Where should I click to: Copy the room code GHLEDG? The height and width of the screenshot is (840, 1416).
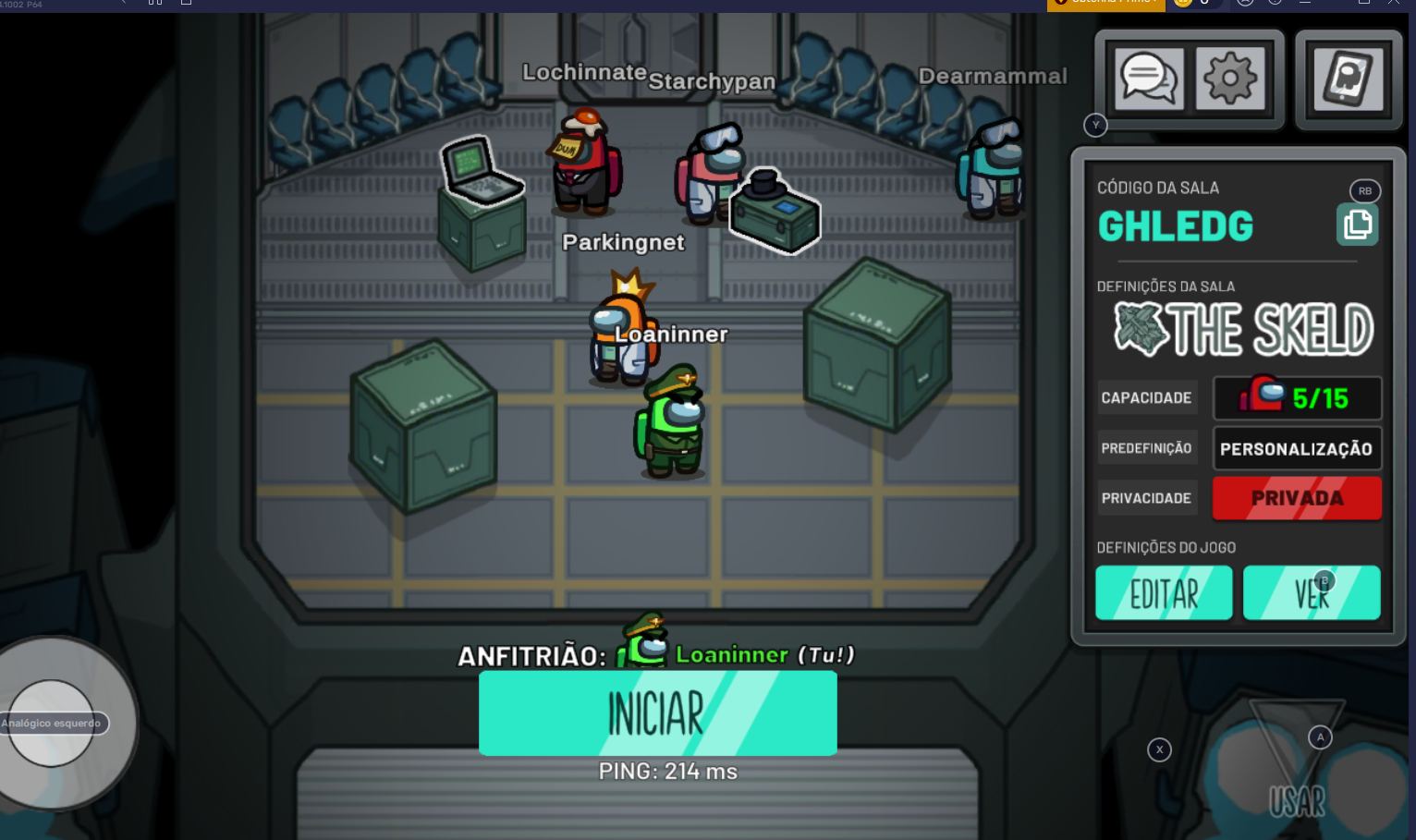pyautogui.click(x=1357, y=225)
